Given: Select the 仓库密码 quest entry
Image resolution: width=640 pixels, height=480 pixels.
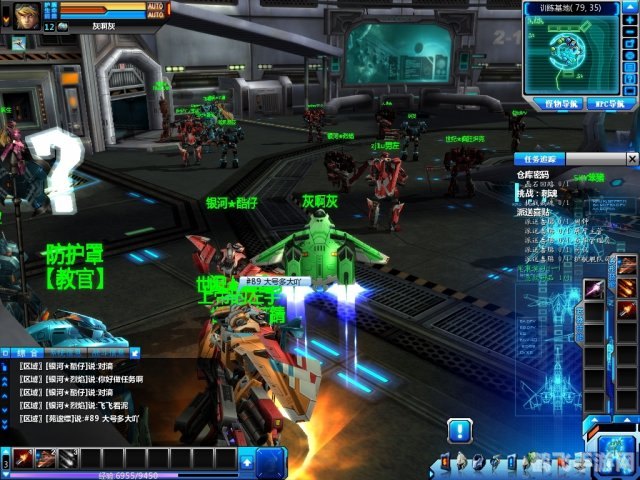Looking at the screenshot, I should pyautogui.click(x=532, y=174).
